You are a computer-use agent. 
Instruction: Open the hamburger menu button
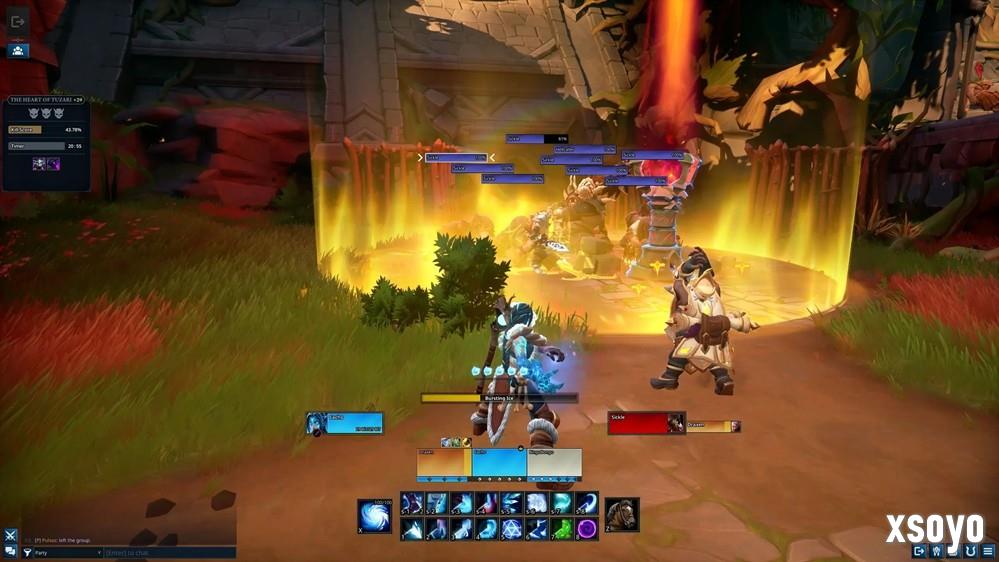click(x=987, y=550)
